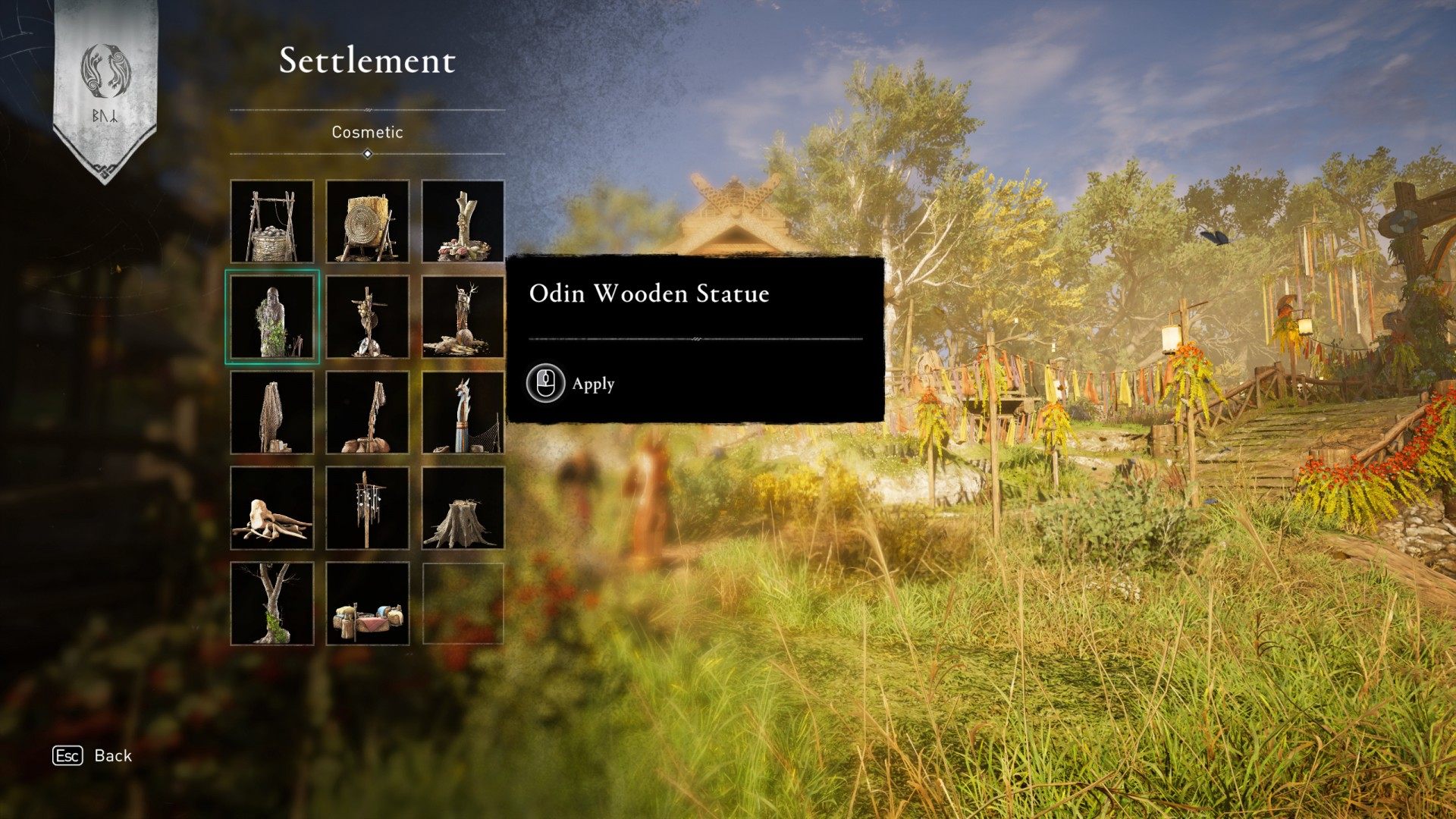
Task: Select the large animal bones decoration
Action: (272, 508)
